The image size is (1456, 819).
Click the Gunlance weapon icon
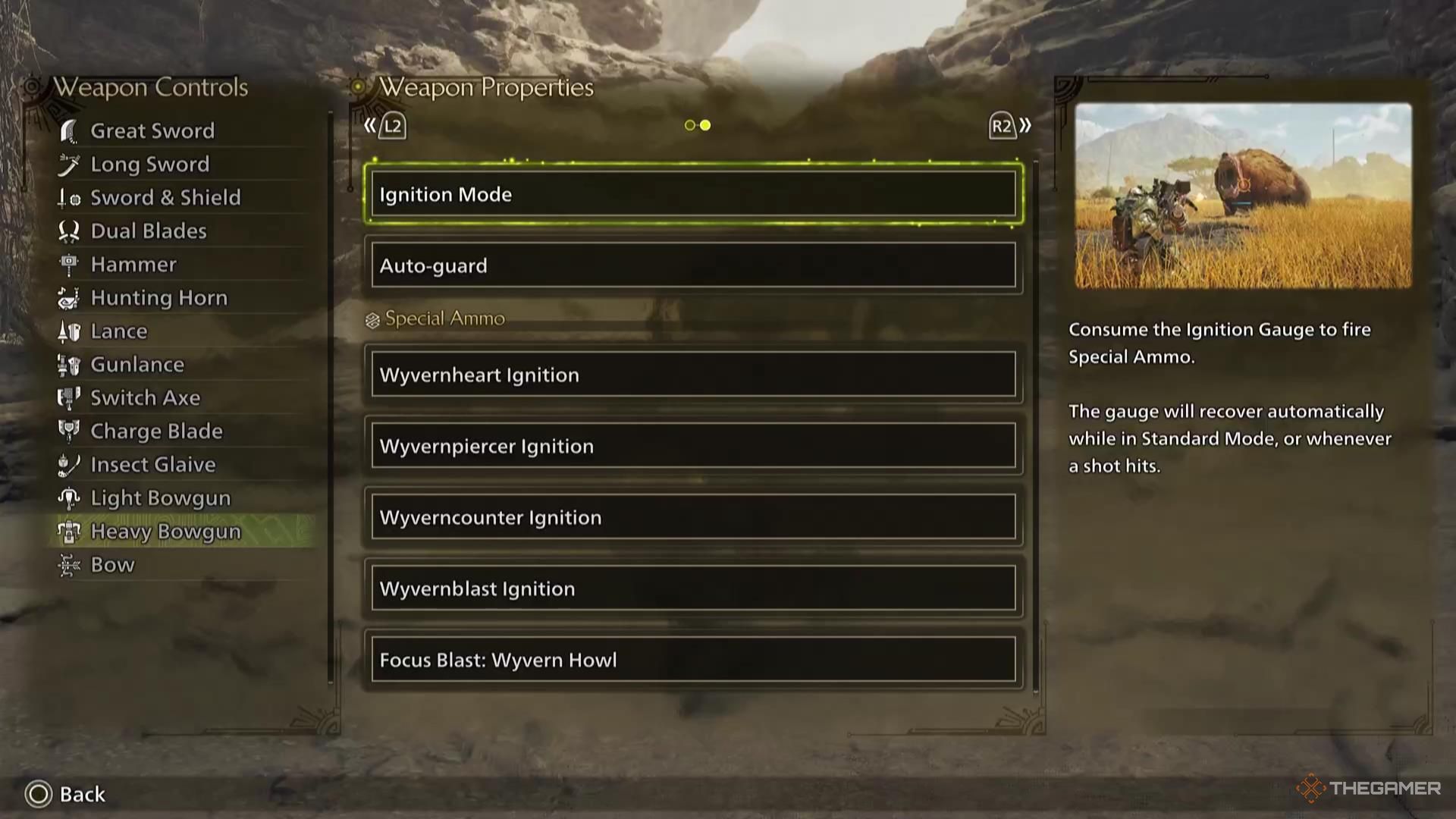tap(70, 364)
